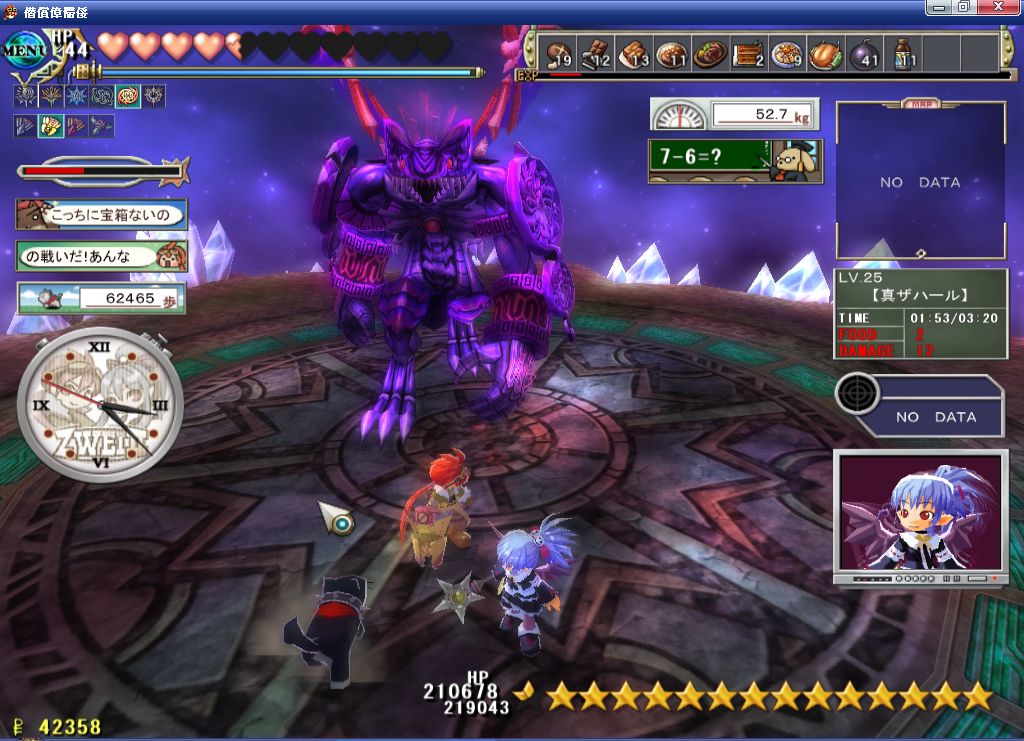Open the radar NO DATA panel
1024x741 pixels.
tap(919, 404)
